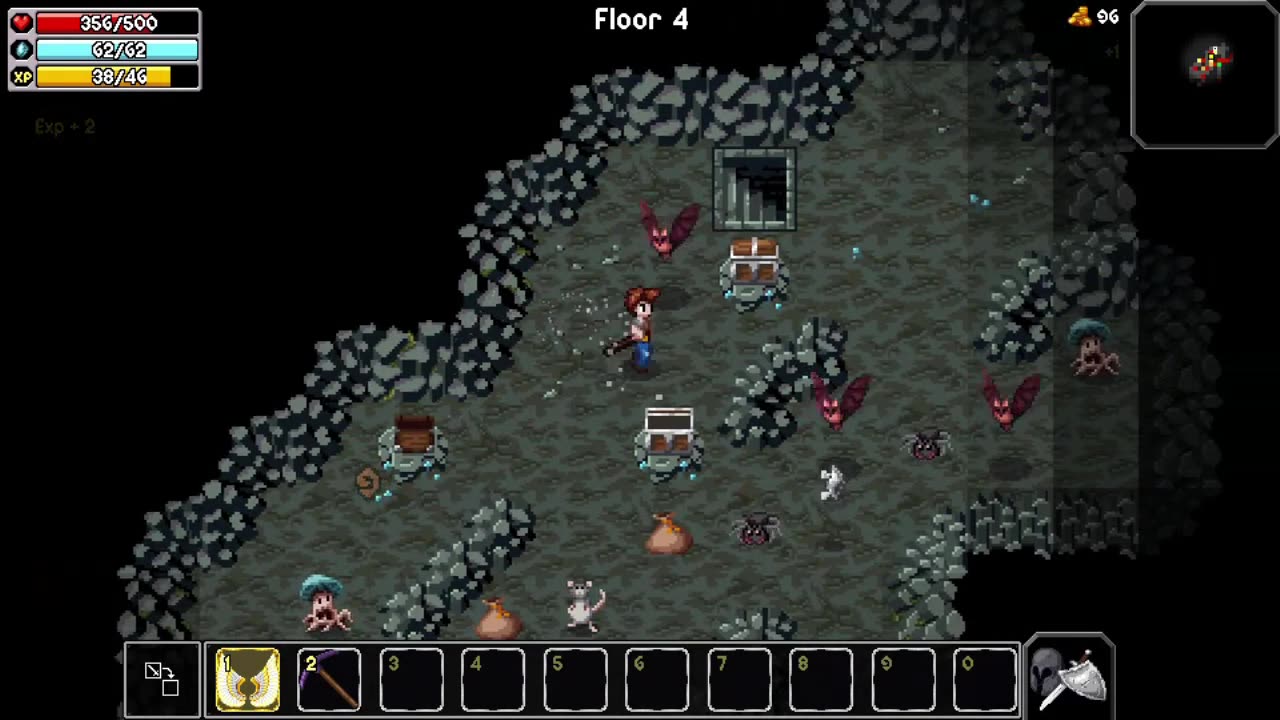Select the pickaxe in hotbar slot 2

point(329,680)
